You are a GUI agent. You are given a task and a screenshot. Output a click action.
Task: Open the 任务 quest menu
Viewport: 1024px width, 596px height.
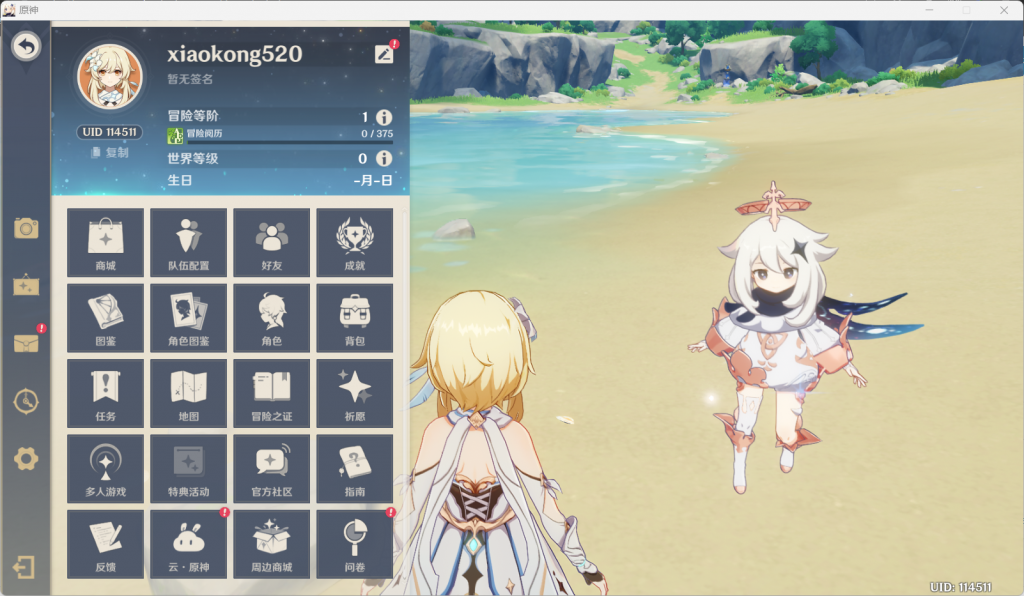click(105, 392)
